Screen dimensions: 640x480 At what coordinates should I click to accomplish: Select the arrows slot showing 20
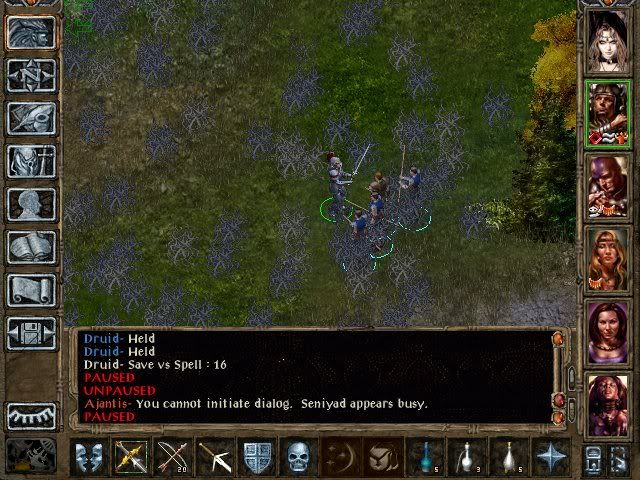tap(173, 457)
